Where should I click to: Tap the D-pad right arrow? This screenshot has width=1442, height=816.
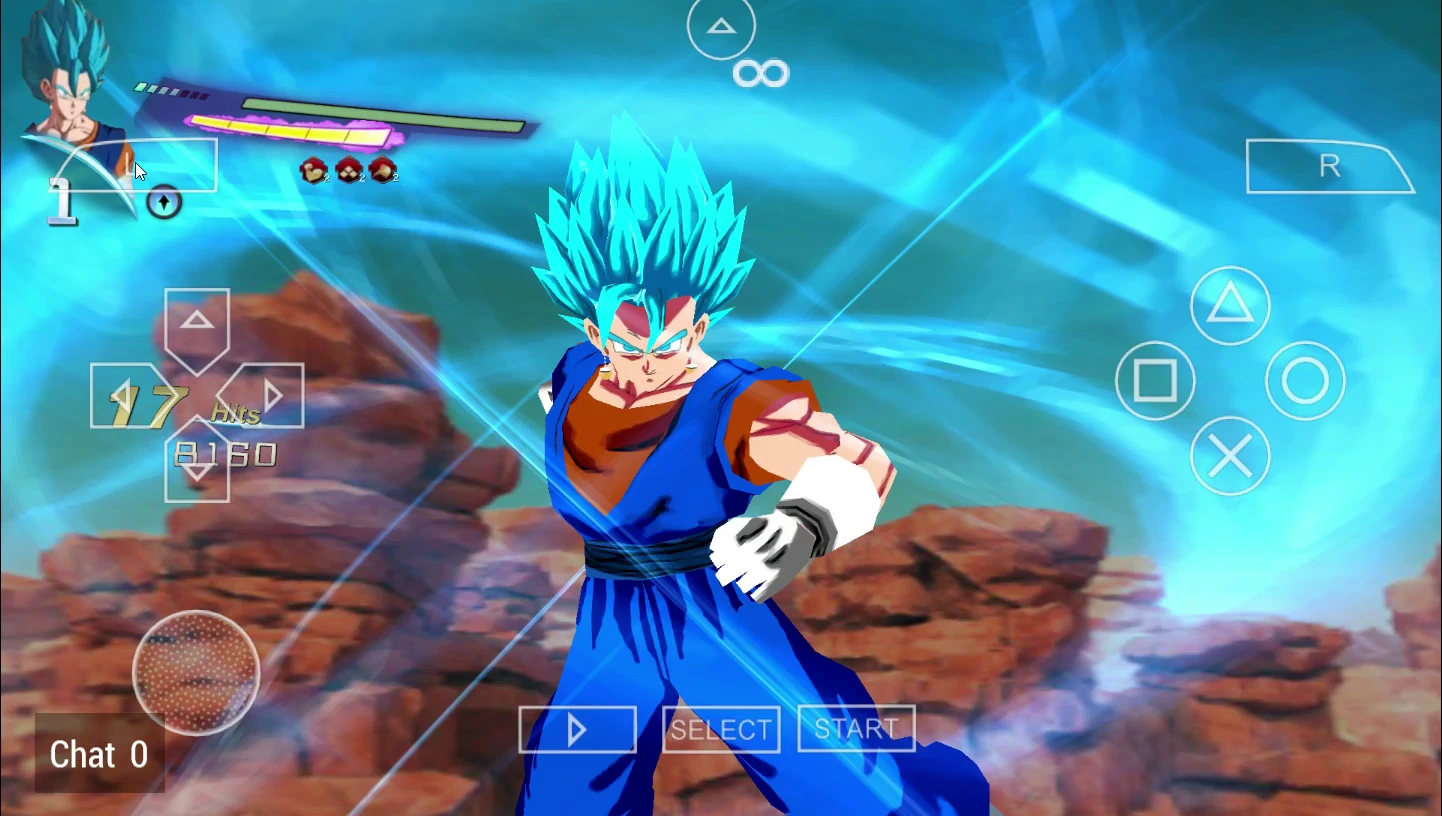(x=272, y=397)
